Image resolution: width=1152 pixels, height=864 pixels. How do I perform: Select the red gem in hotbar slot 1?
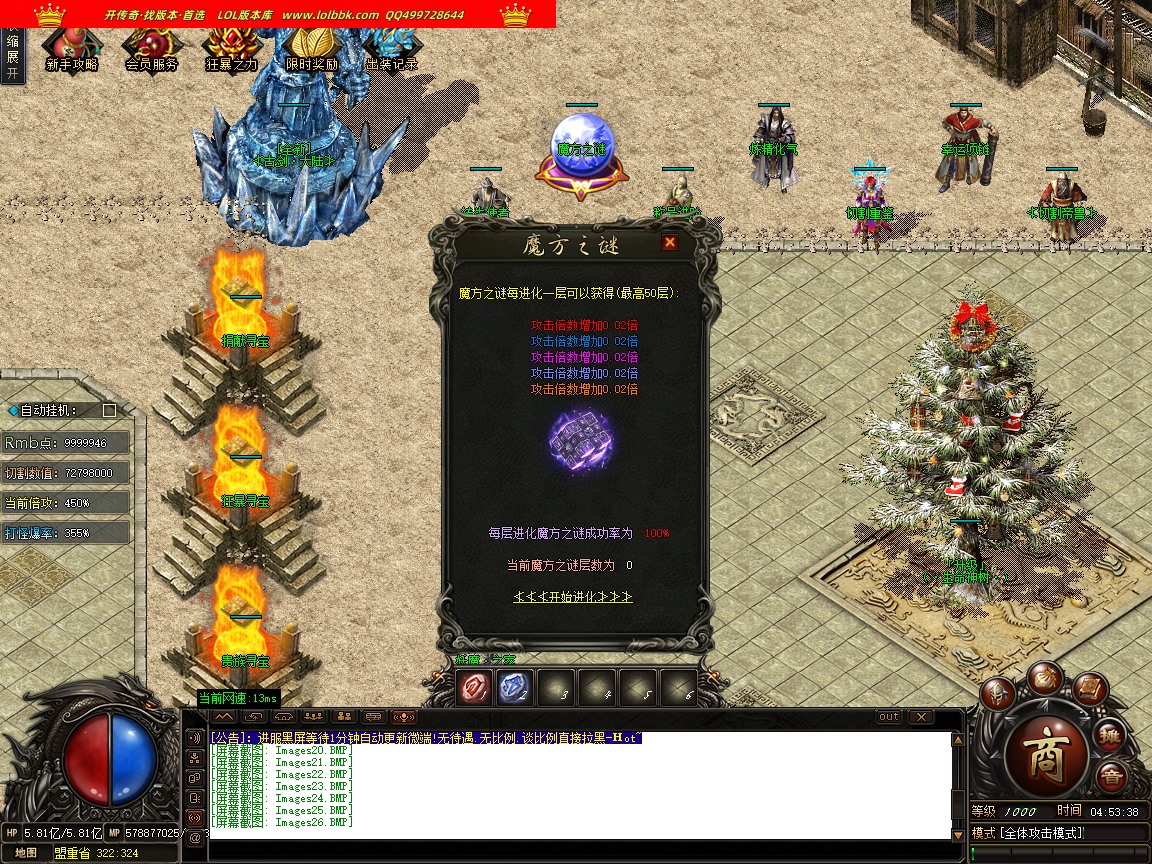[473, 688]
